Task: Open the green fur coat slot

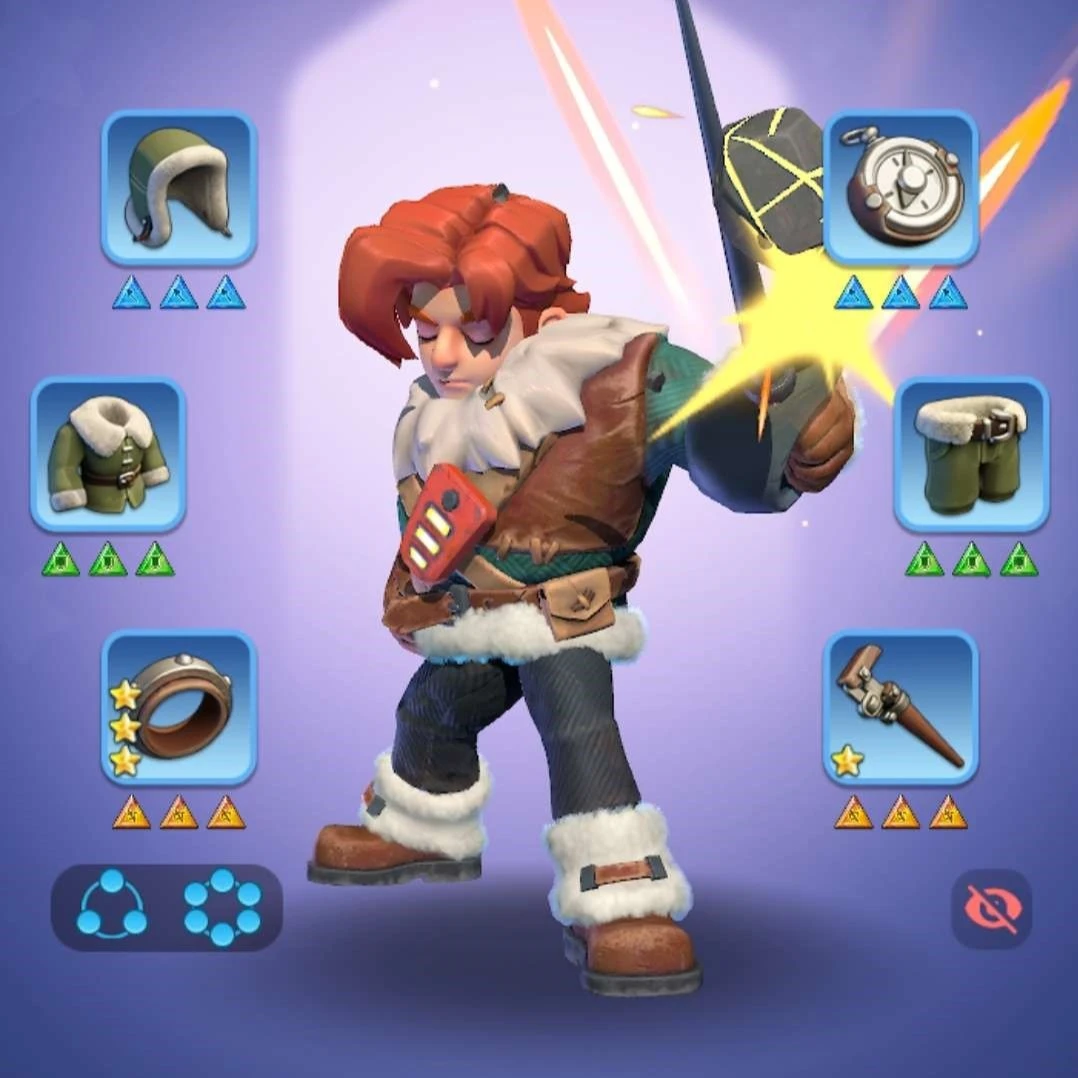Action: [108, 454]
